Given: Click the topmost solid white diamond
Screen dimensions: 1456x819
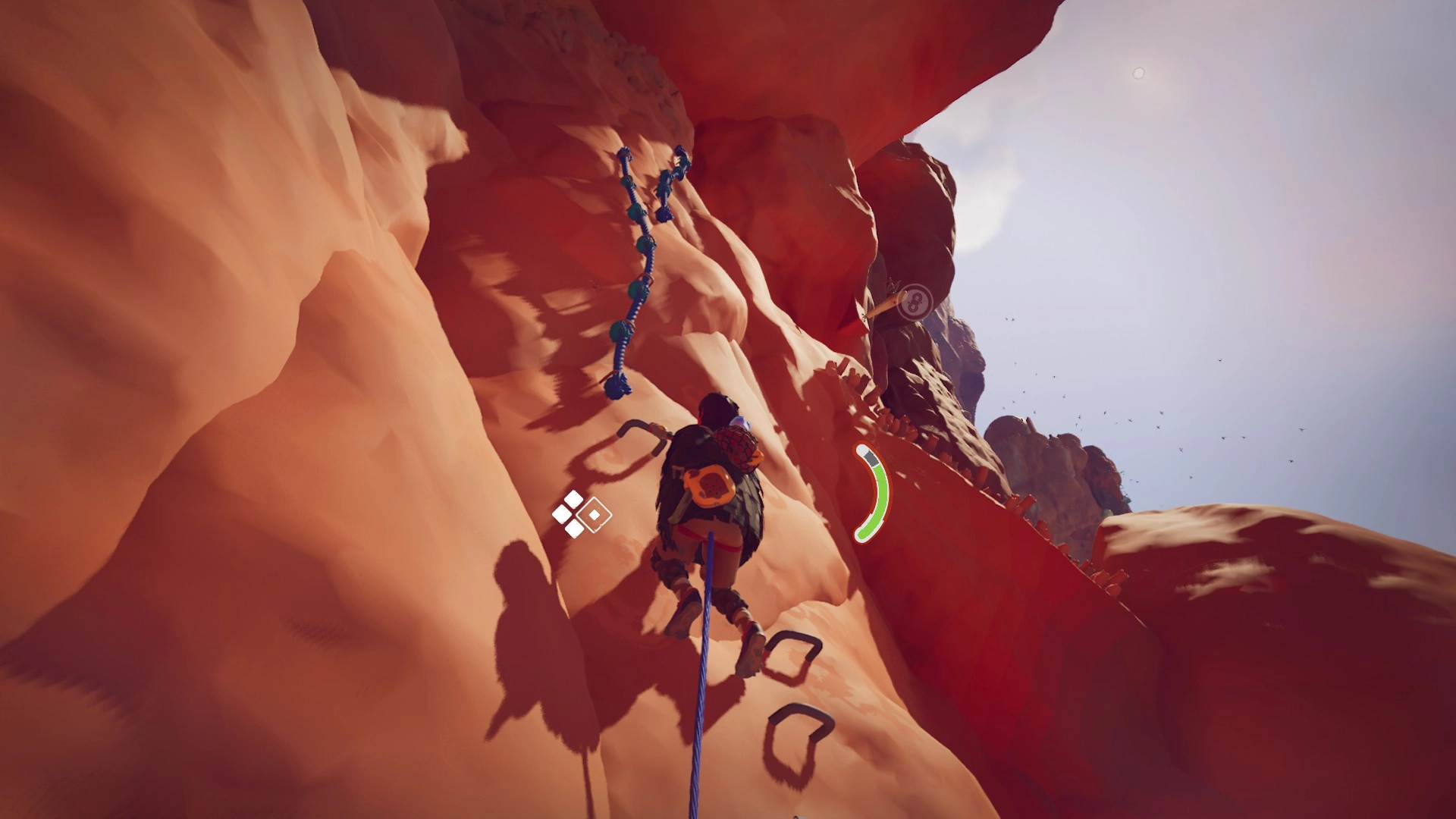Looking at the screenshot, I should click(x=573, y=499).
